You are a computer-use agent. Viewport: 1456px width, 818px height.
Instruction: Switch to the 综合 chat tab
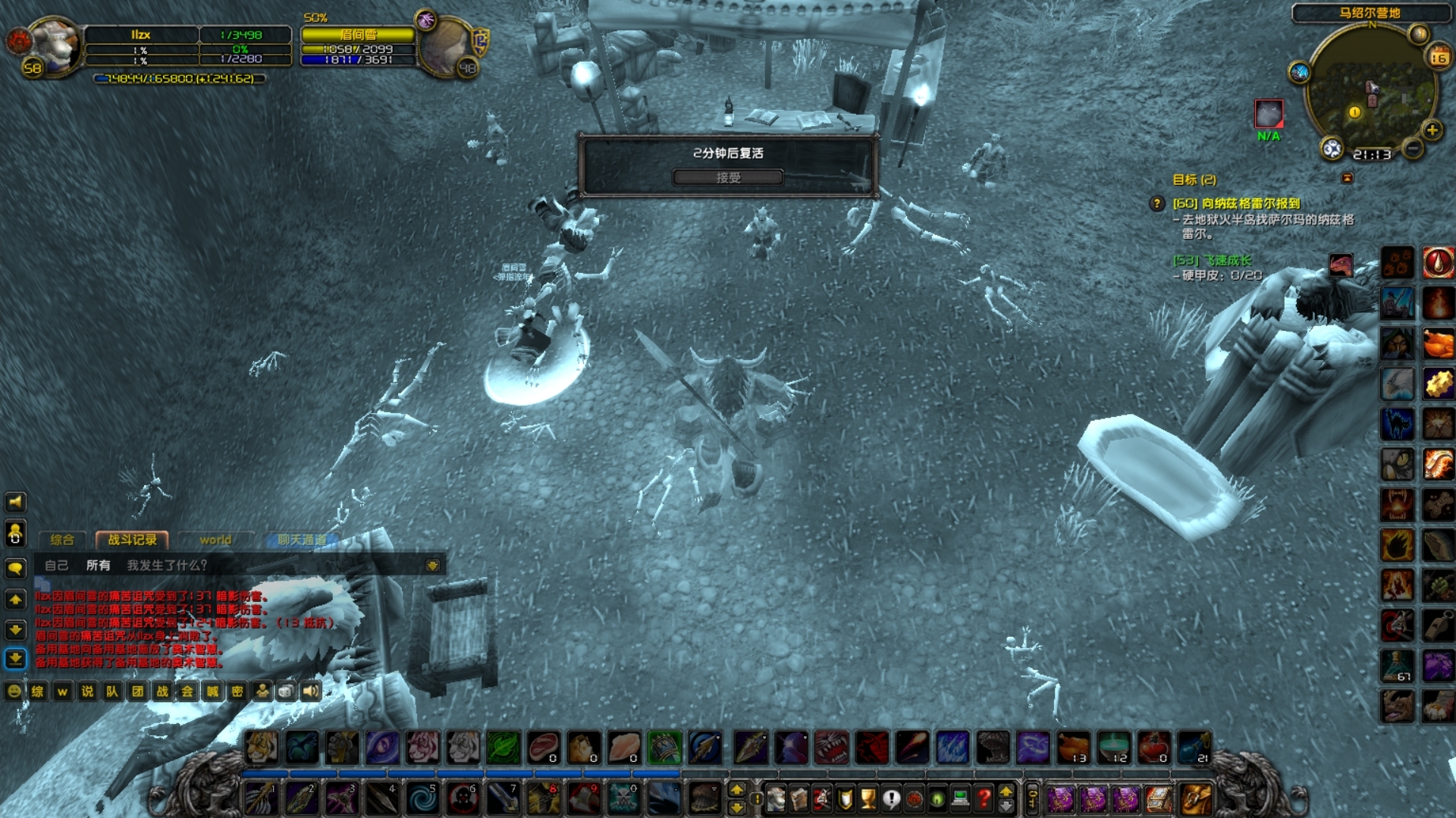tap(62, 540)
